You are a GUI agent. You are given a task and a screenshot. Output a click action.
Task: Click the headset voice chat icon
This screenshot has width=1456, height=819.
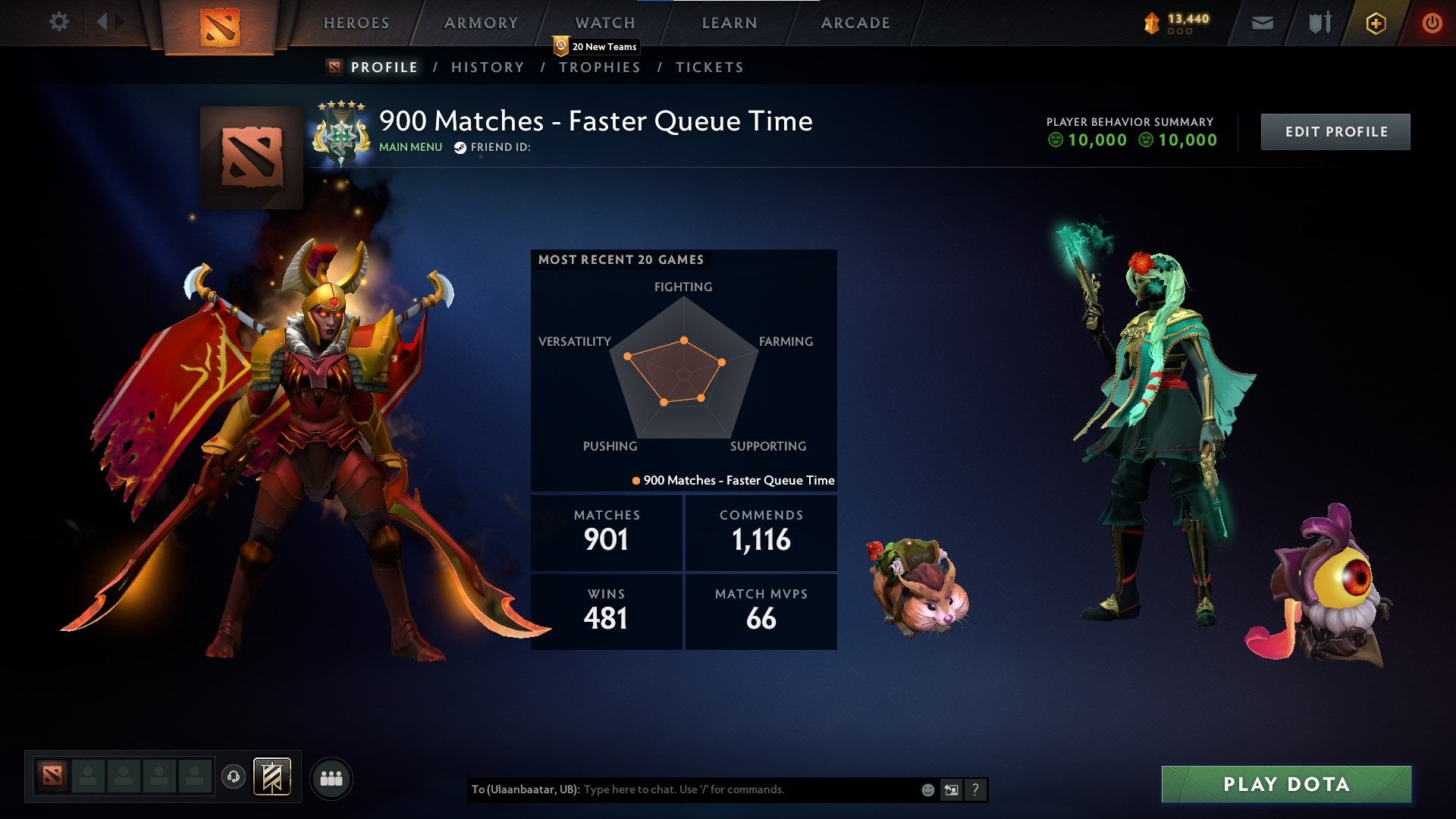[x=234, y=777]
